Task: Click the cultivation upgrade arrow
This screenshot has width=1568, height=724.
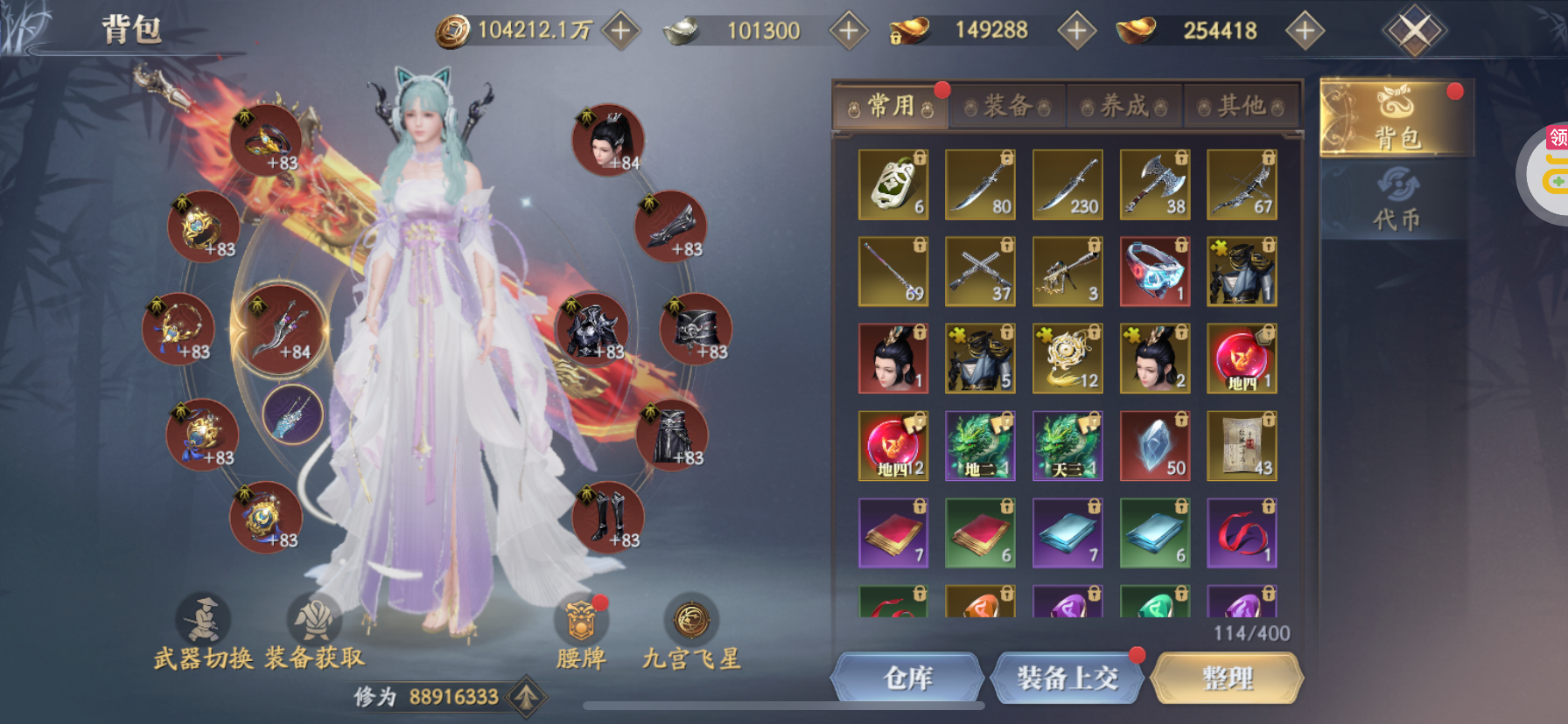Action: click(x=526, y=697)
